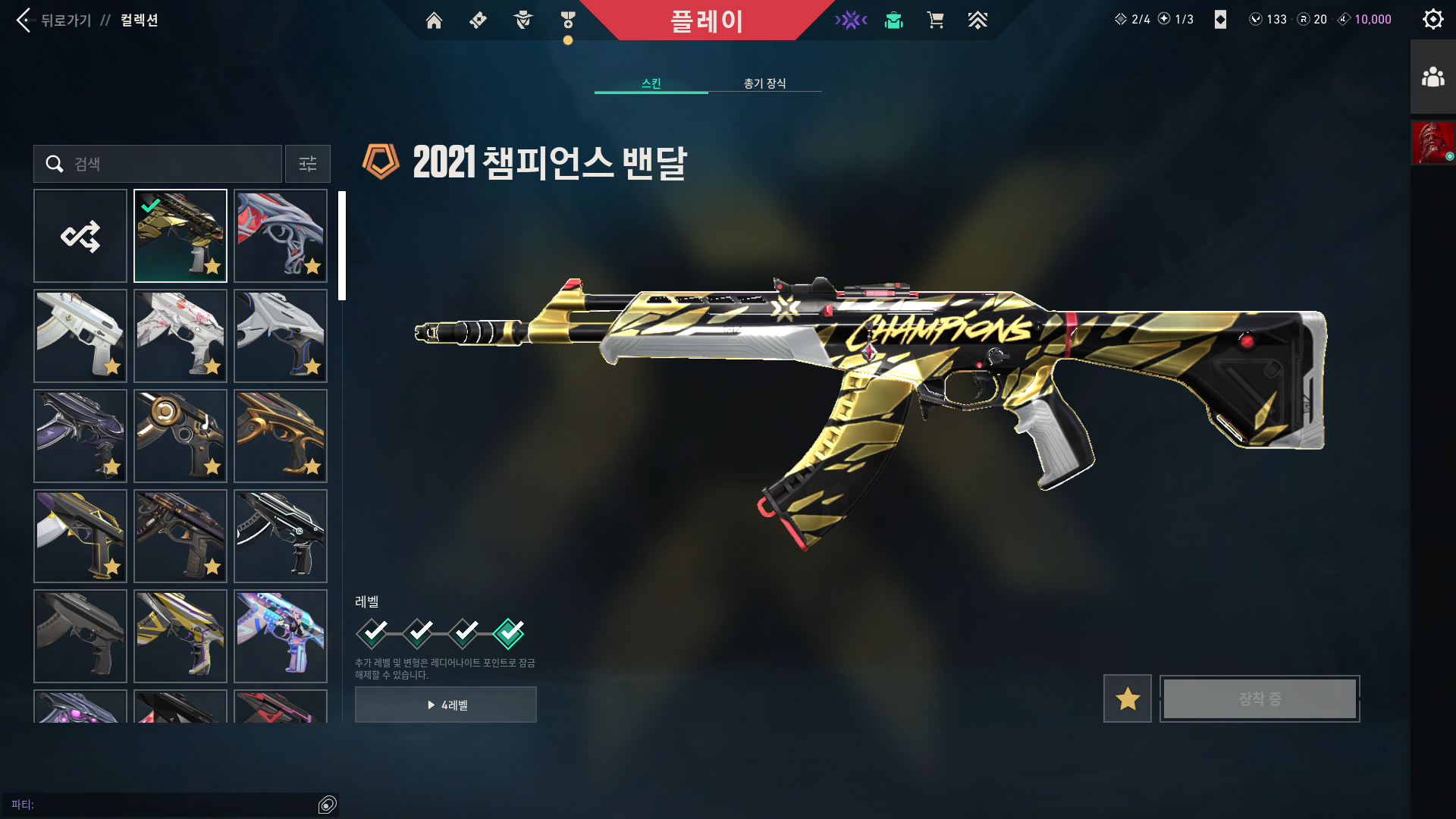Open the in-game Store cart icon

point(936,20)
